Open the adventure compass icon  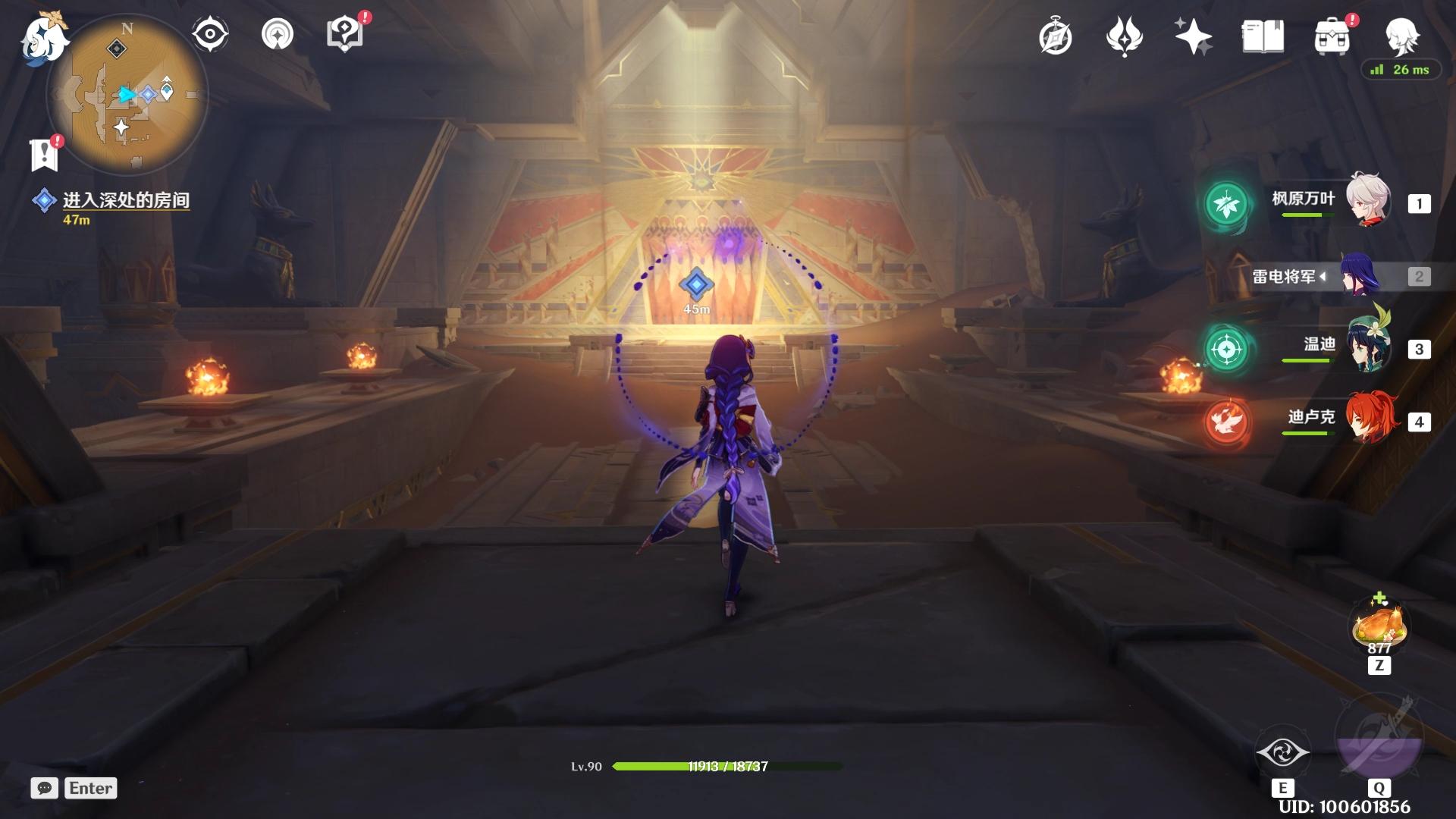pyautogui.click(x=1056, y=37)
